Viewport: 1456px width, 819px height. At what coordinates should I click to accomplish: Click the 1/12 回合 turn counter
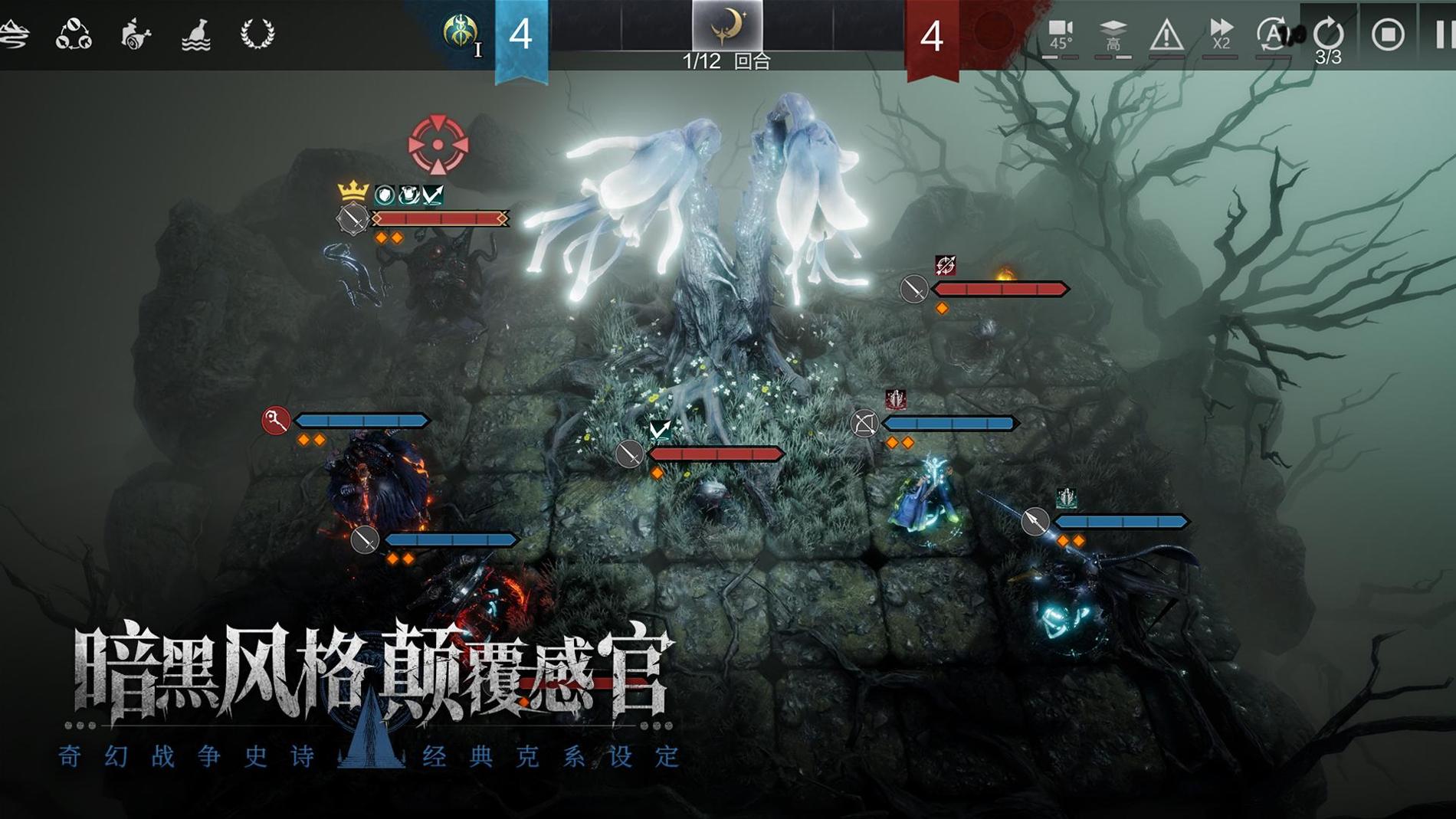point(726,61)
